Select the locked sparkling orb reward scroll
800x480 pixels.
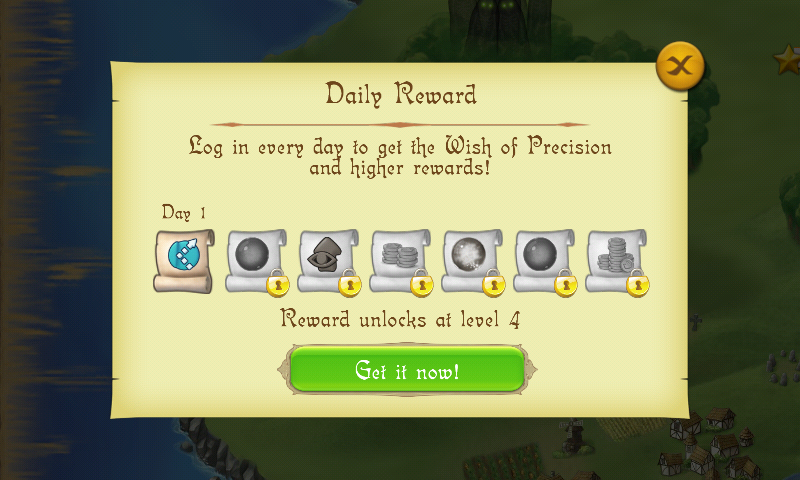[x=471, y=260]
